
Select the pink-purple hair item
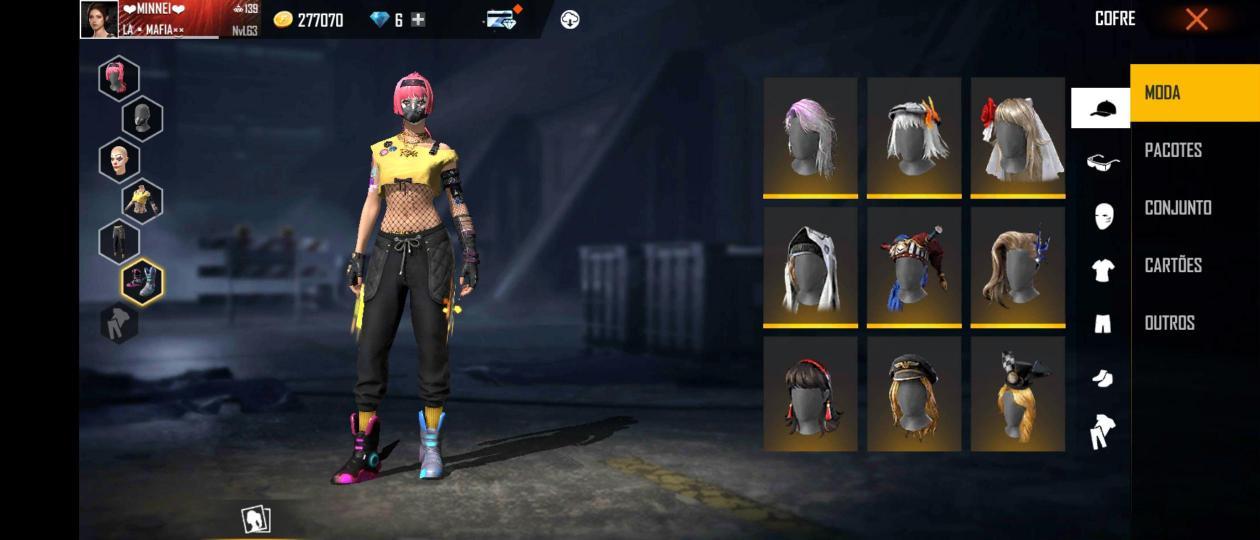pos(810,136)
